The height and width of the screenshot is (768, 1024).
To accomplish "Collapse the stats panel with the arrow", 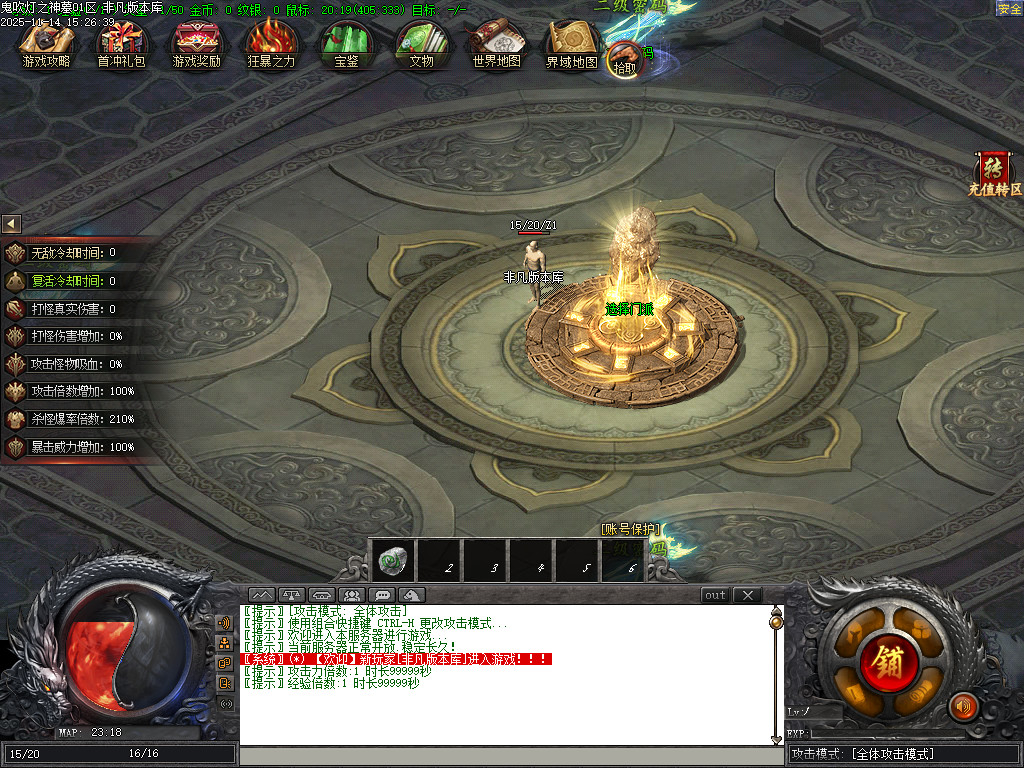I will [x=11, y=224].
